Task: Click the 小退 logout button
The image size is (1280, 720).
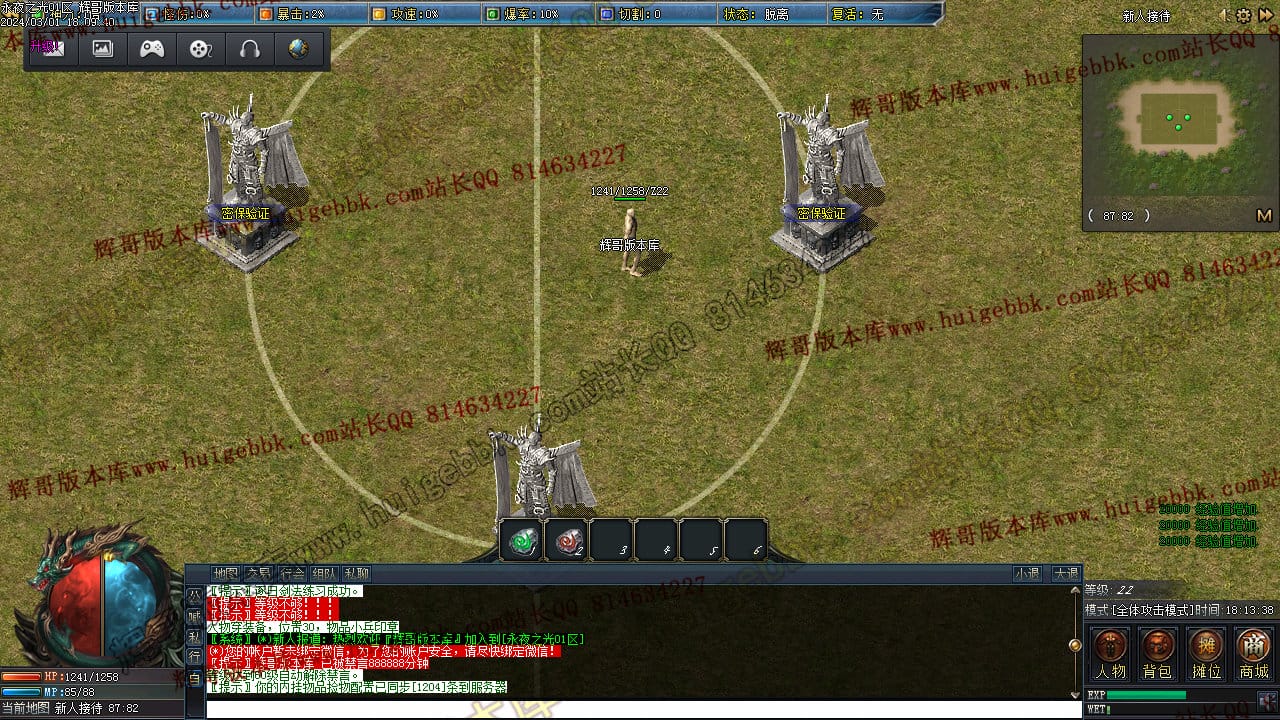Action: click(x=1027, y=574)
